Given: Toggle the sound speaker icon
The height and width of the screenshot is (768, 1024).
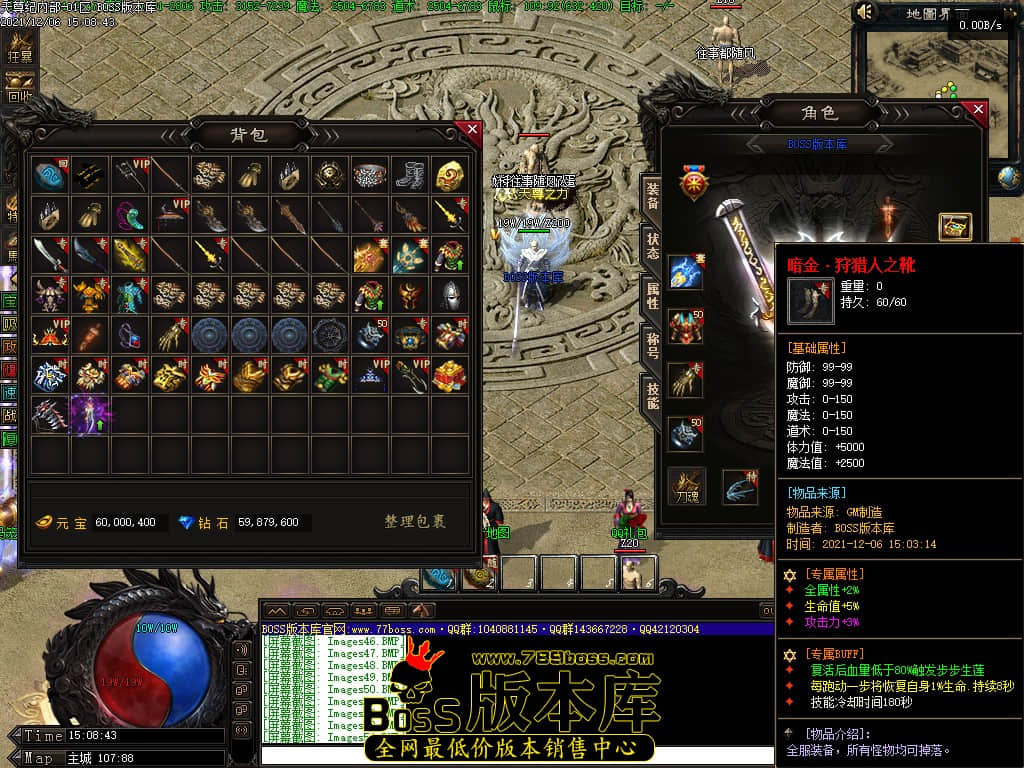Looking at the screenshot, I should click(865, 12).
